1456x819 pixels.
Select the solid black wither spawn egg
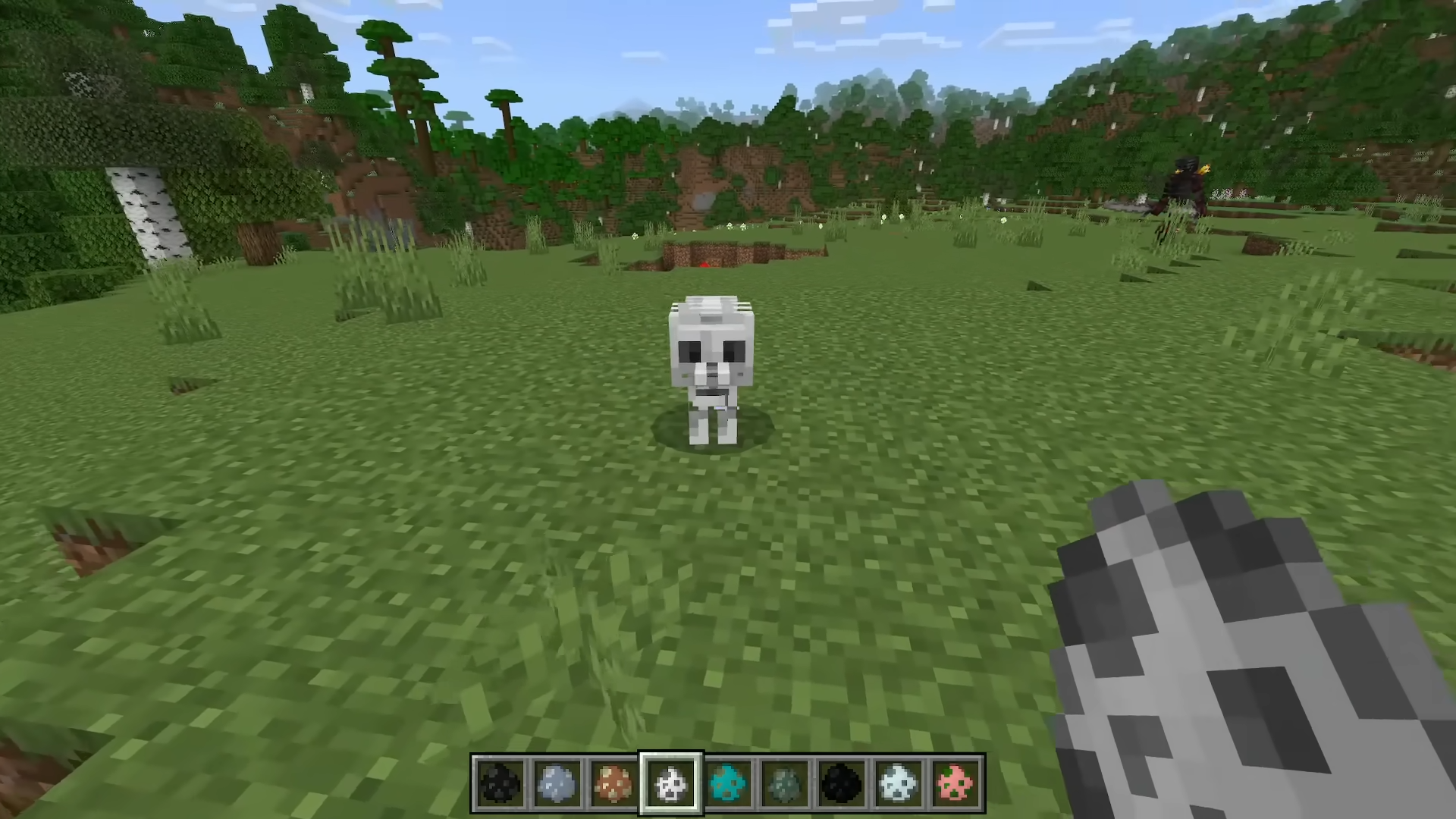[842, 783]
